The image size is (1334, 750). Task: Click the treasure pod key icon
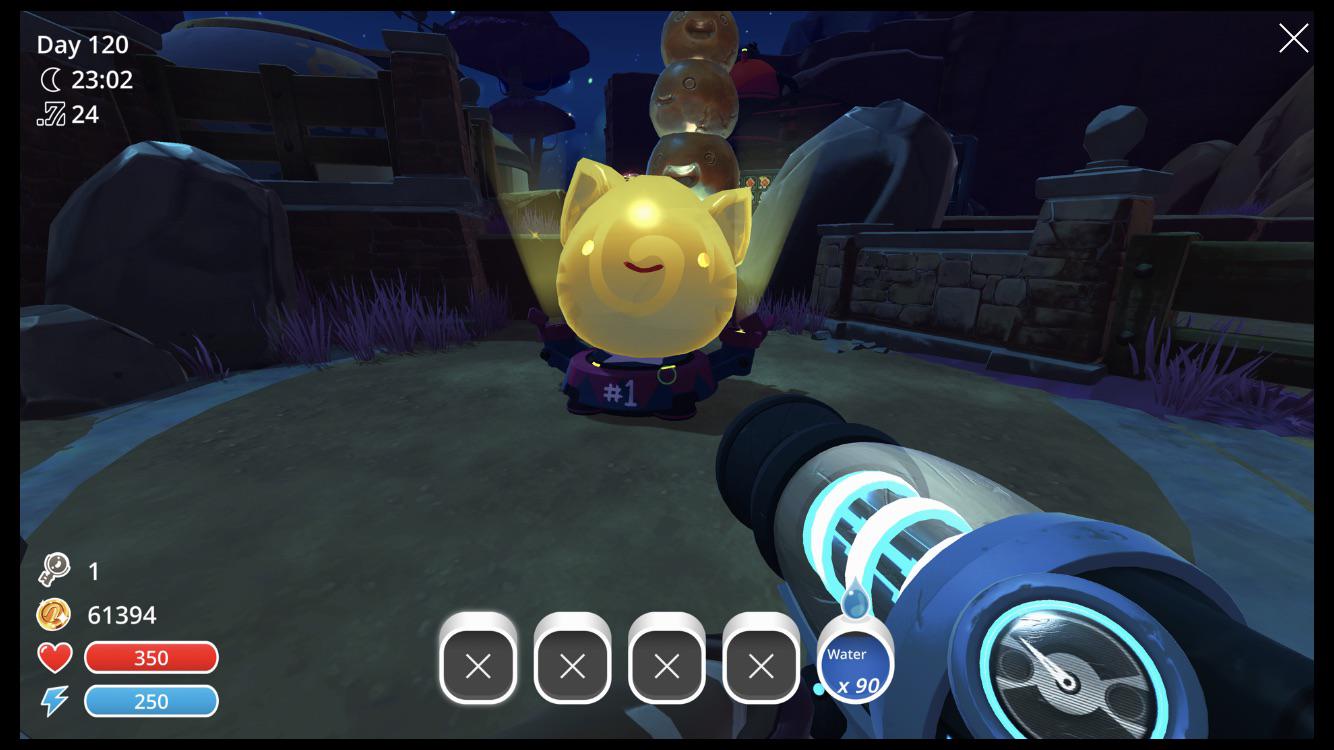point(55,570)
